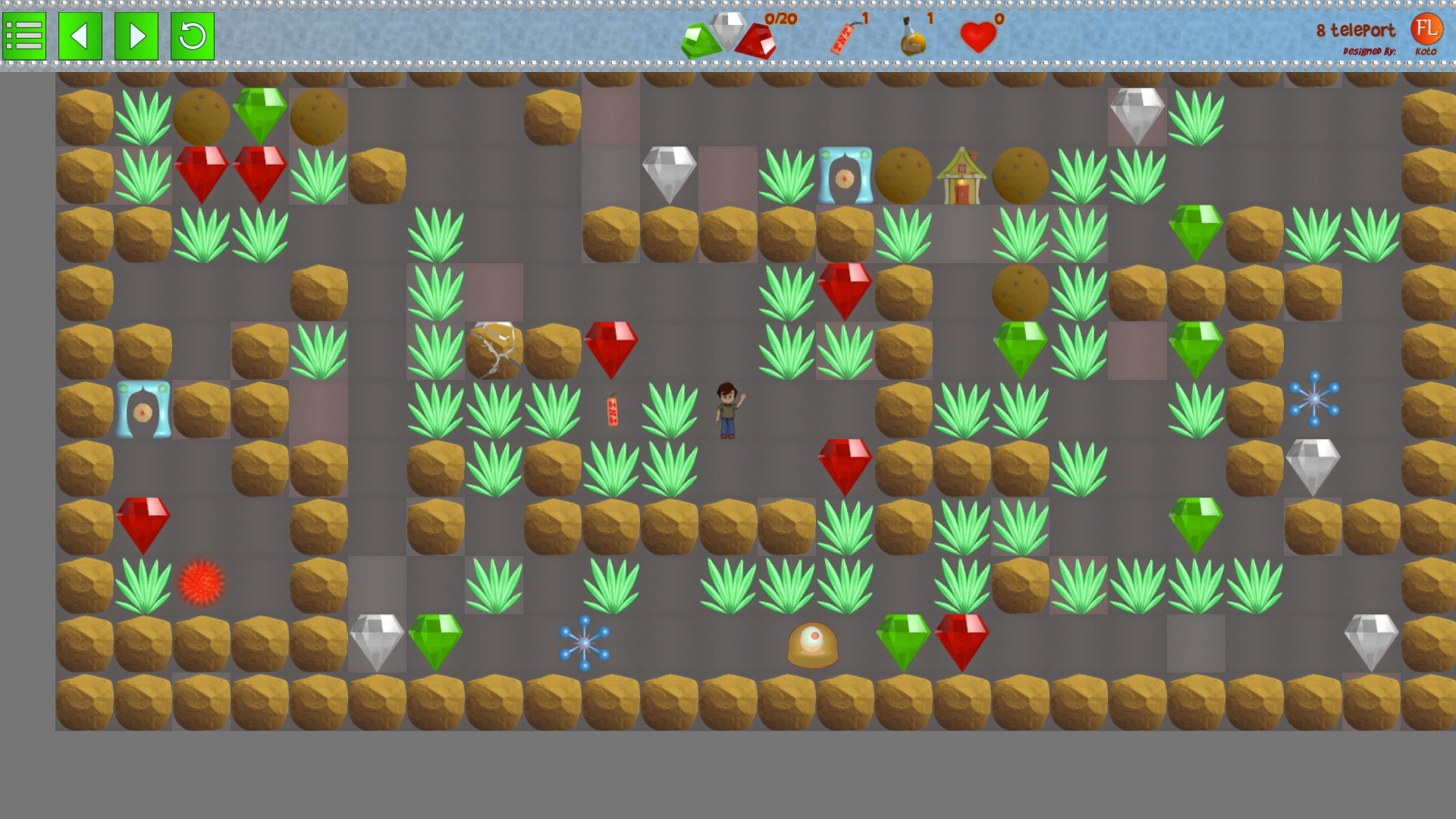Advance to the next level
The width and height of the screenshot is (1456, 819).
coord(135,36)
